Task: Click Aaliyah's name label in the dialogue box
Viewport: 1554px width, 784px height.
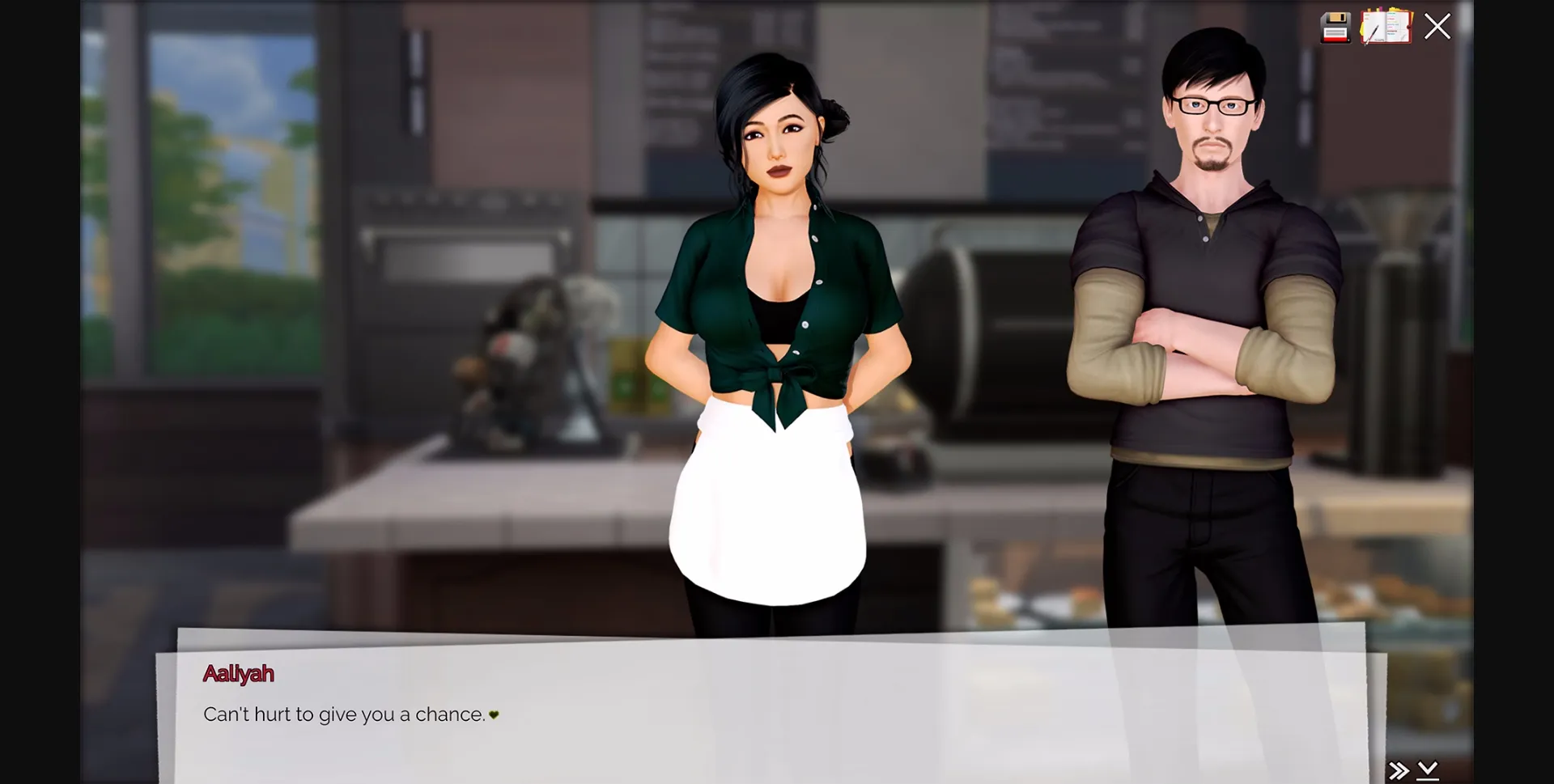Action: 239,674
